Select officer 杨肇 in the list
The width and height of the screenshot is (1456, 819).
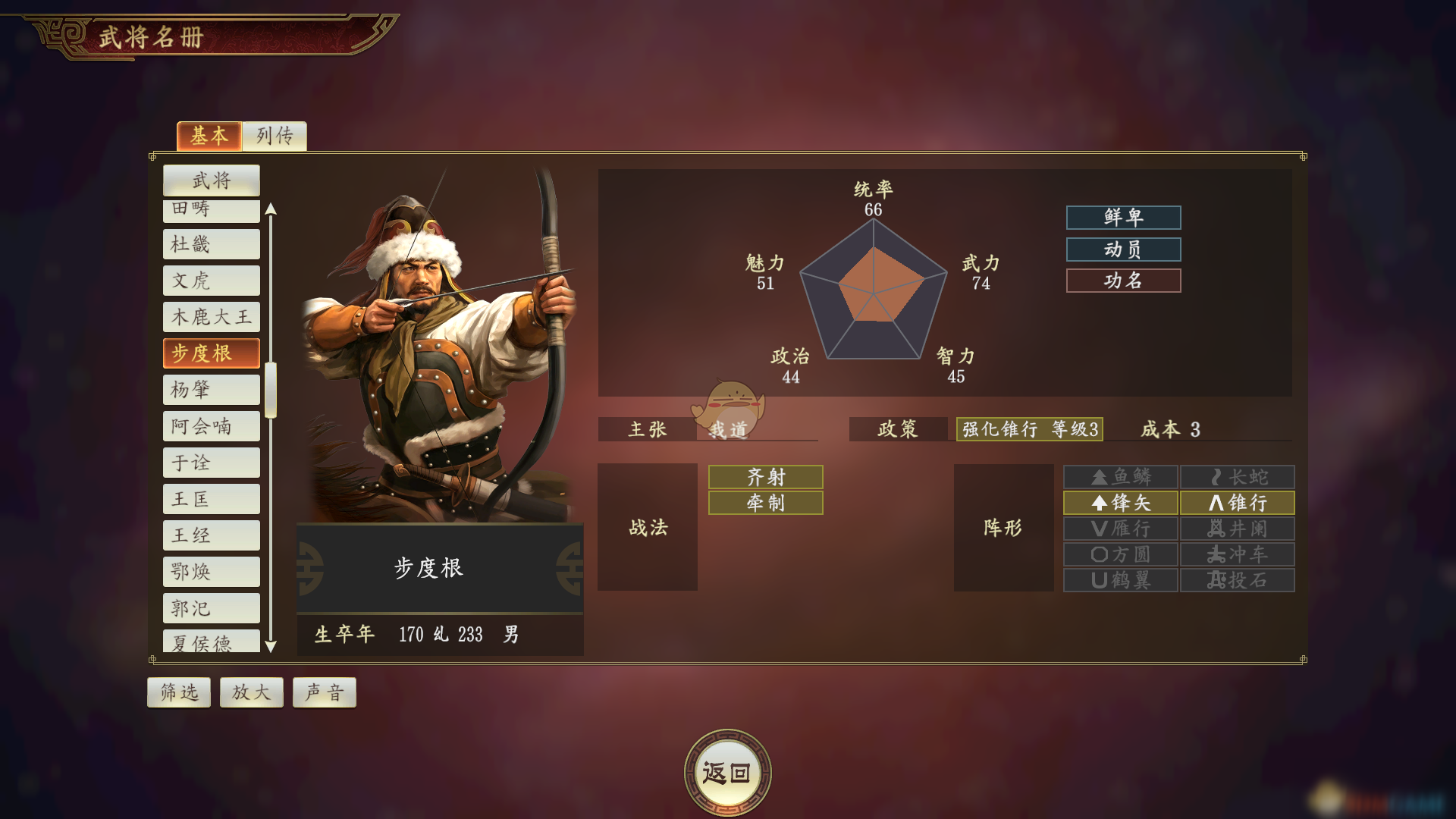click(x=211, y=390)
